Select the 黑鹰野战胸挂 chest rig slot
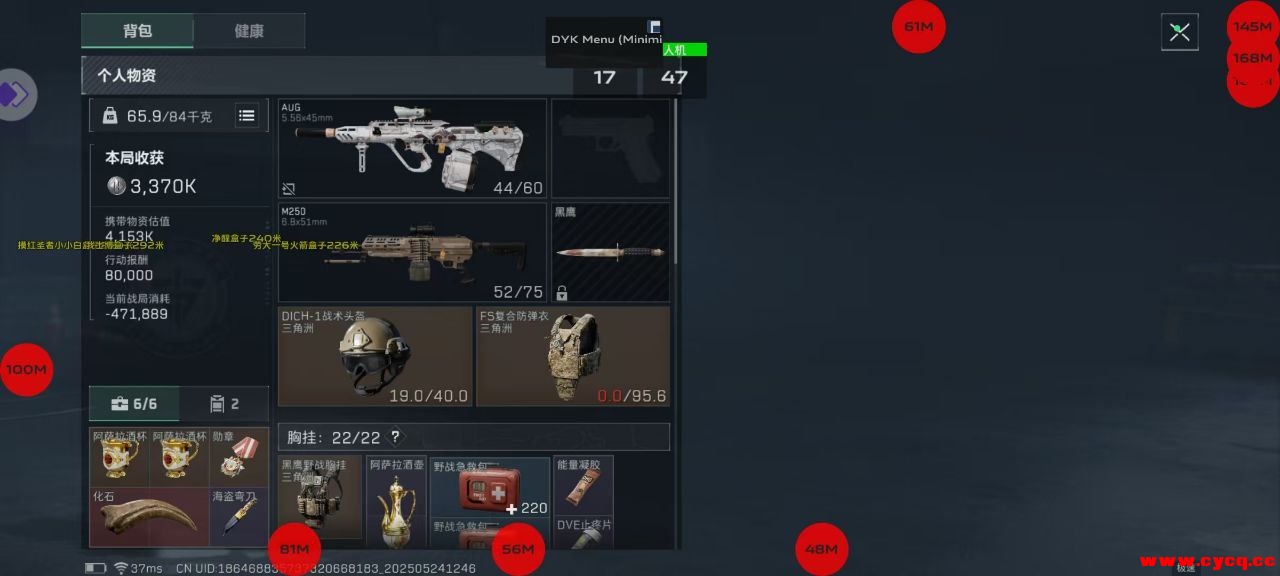Image resolution: width=1280 pixels, height=576 pixels. click(x=320, y=498)
